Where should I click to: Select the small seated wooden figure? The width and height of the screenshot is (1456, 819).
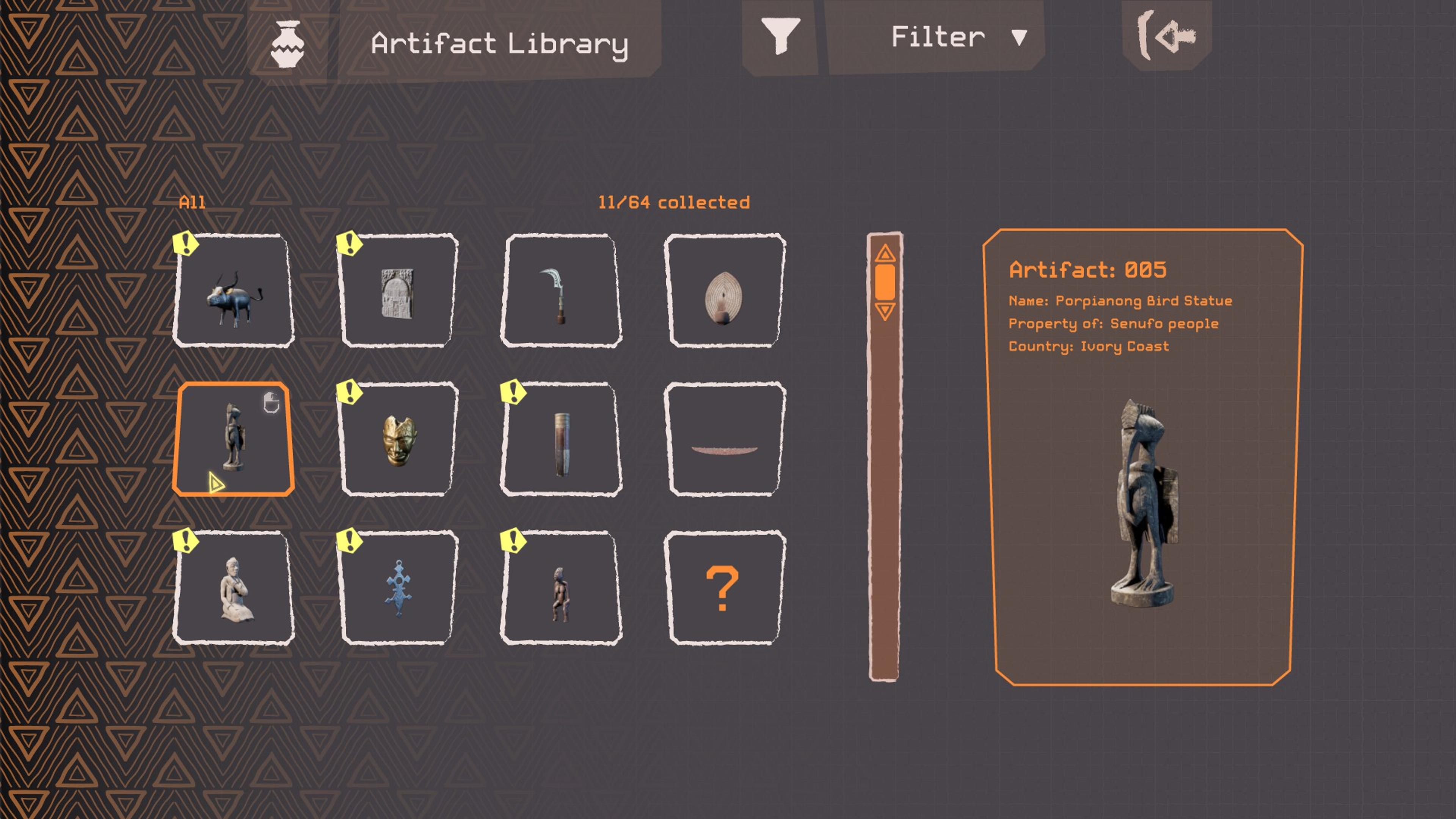click(561, 588)
